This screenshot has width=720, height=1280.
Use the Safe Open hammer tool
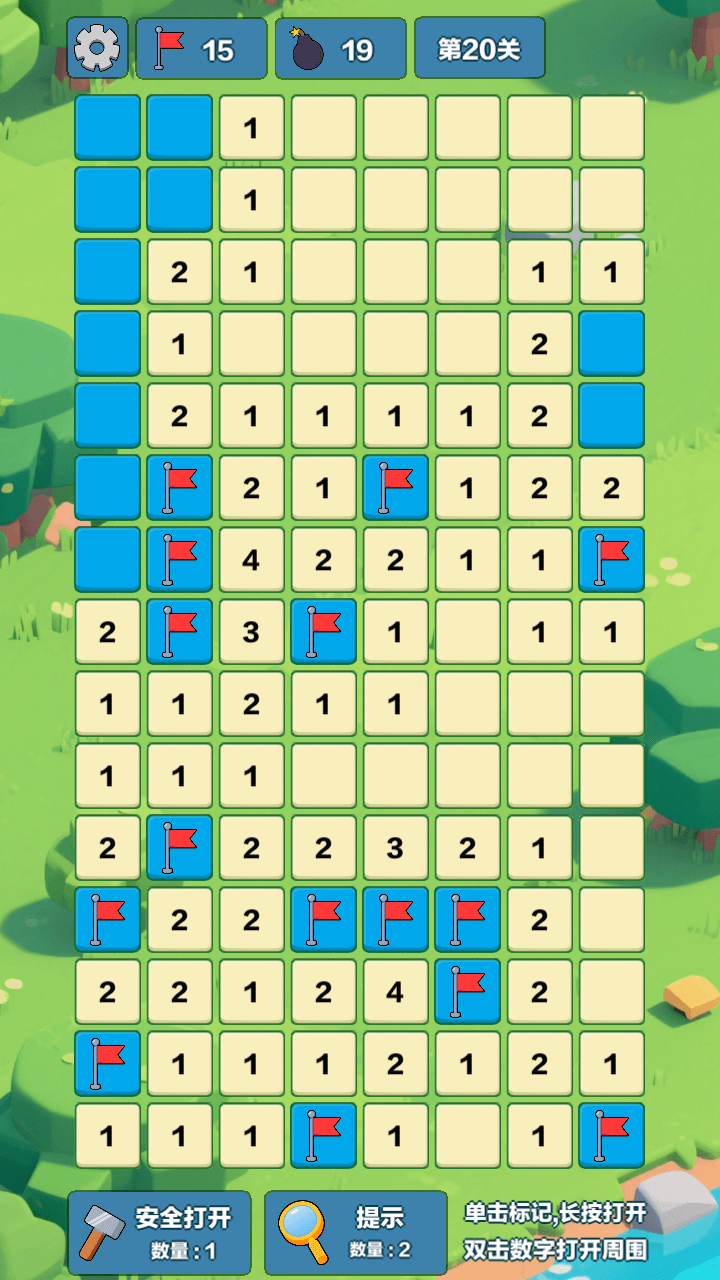click(x=160, y=1232)
